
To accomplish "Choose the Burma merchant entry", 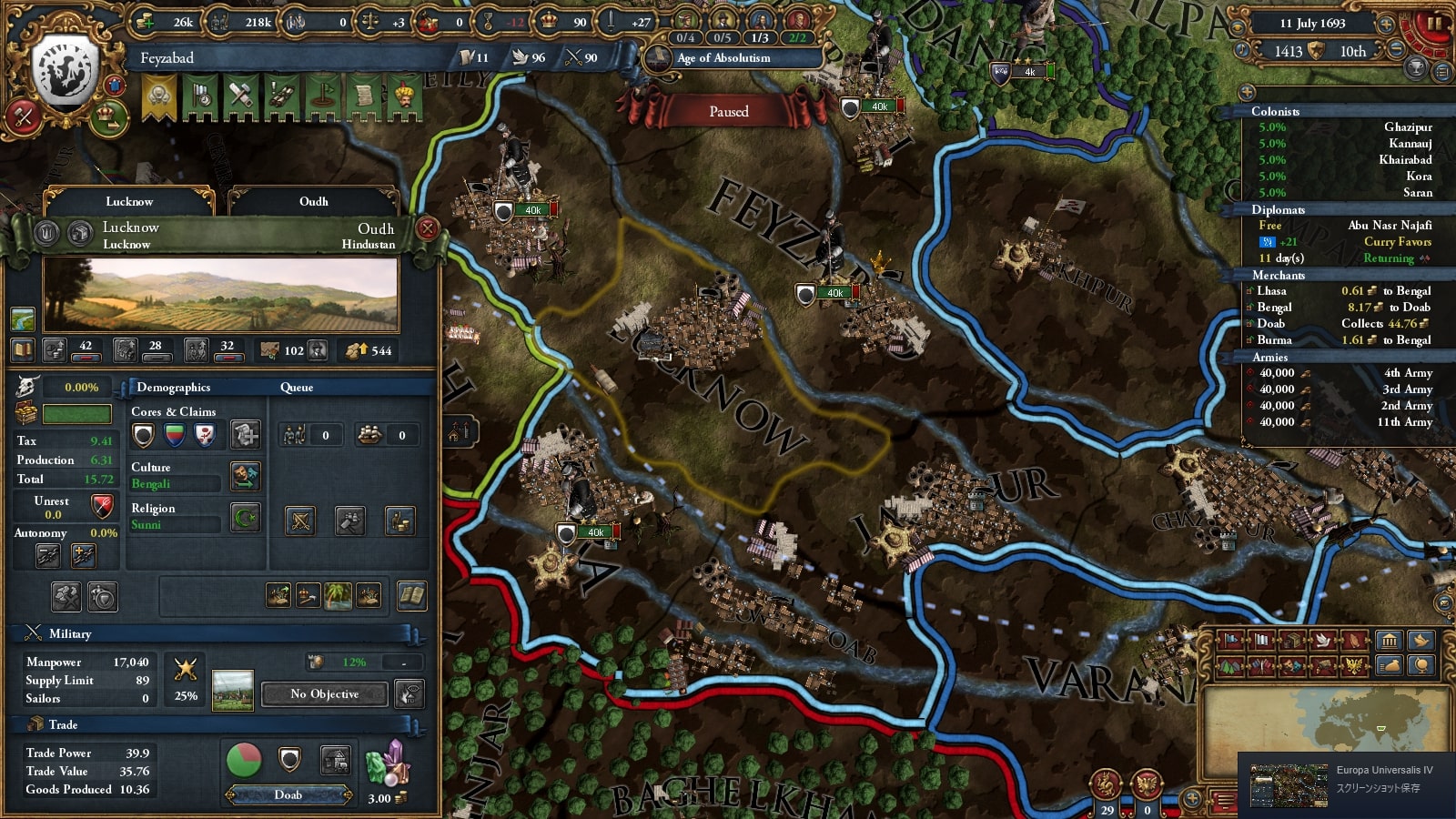I will (x=1274, y=340).
